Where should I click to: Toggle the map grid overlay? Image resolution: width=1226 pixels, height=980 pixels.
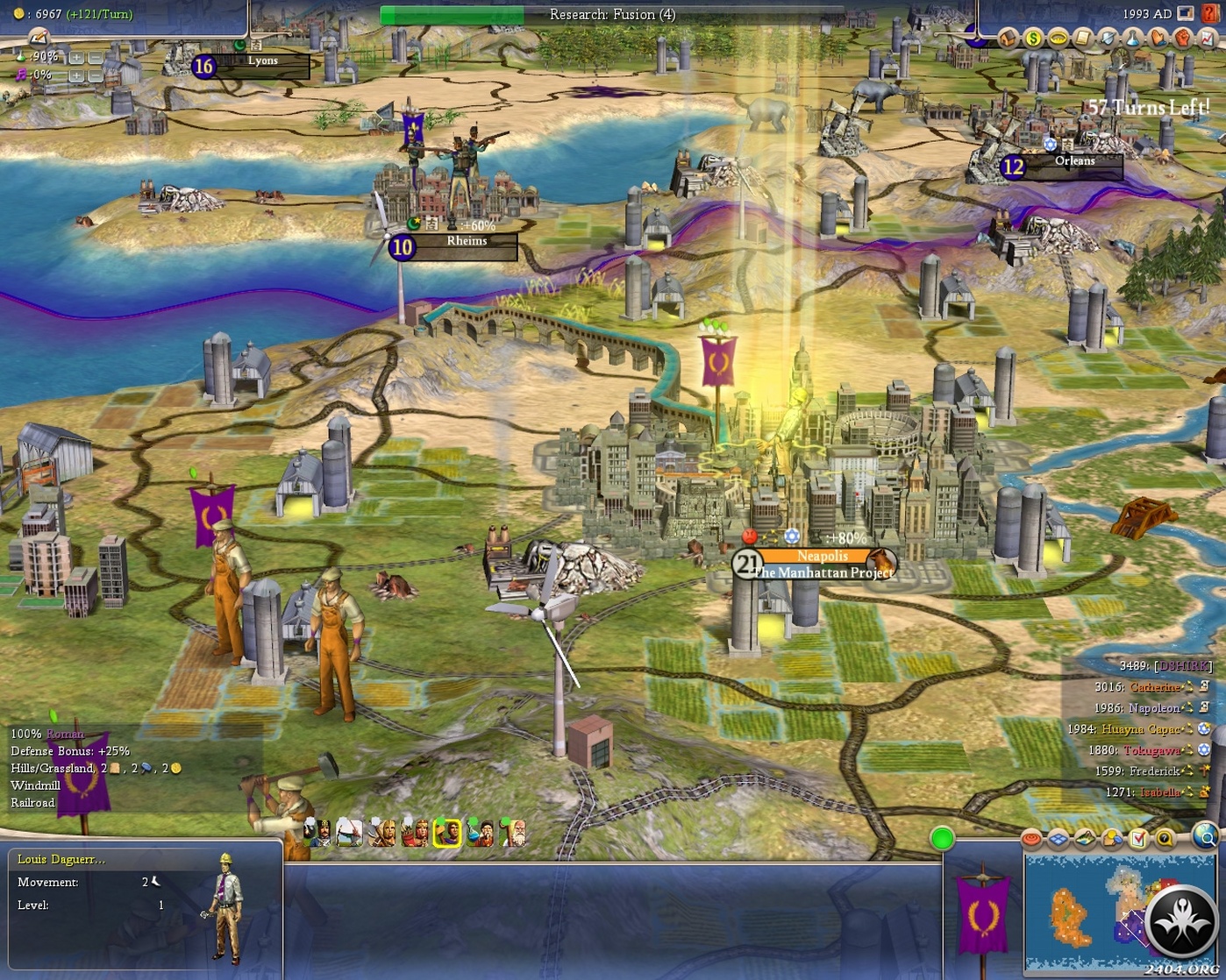[1058, 839]
